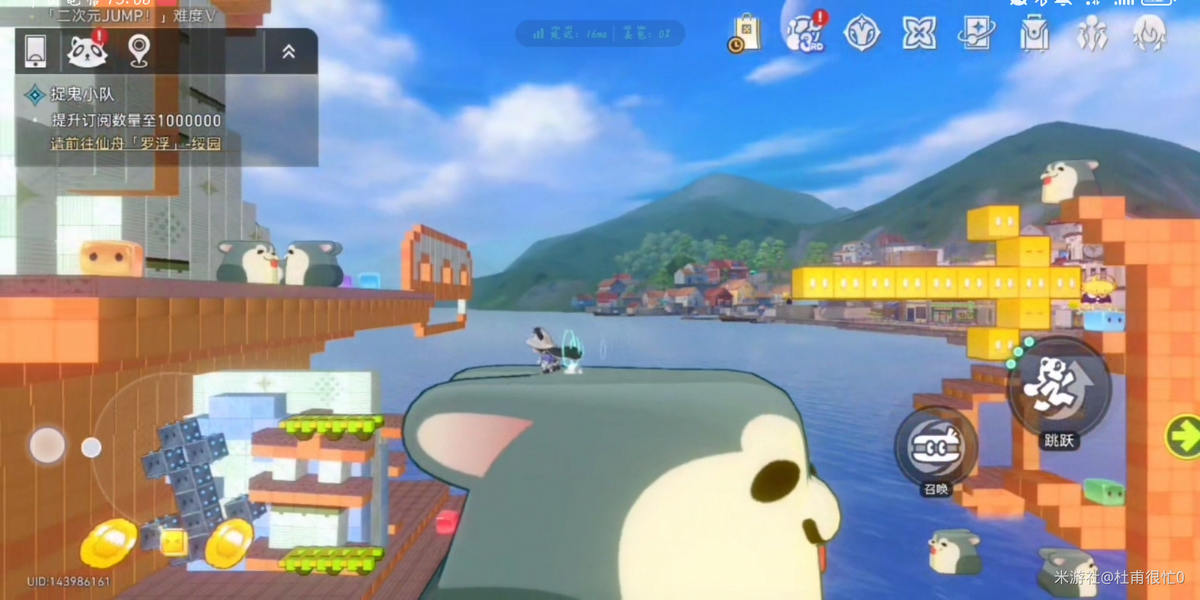Image resolution: width=1200 pixels, height=600 pixels.
Task: Open the map location pin
Action: coord(139,50)
